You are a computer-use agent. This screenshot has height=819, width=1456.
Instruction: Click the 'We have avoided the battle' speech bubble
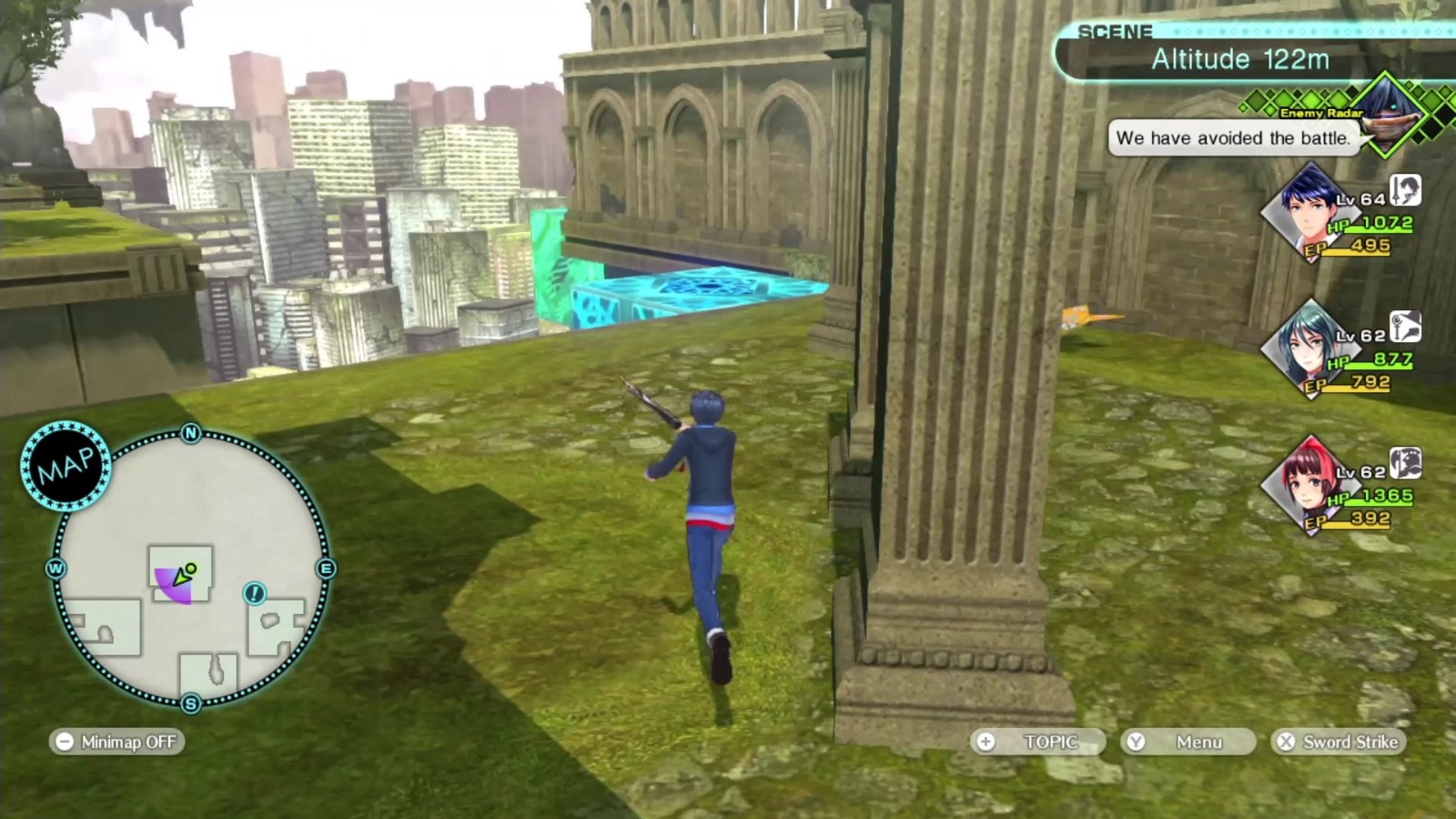[1232, 138]
